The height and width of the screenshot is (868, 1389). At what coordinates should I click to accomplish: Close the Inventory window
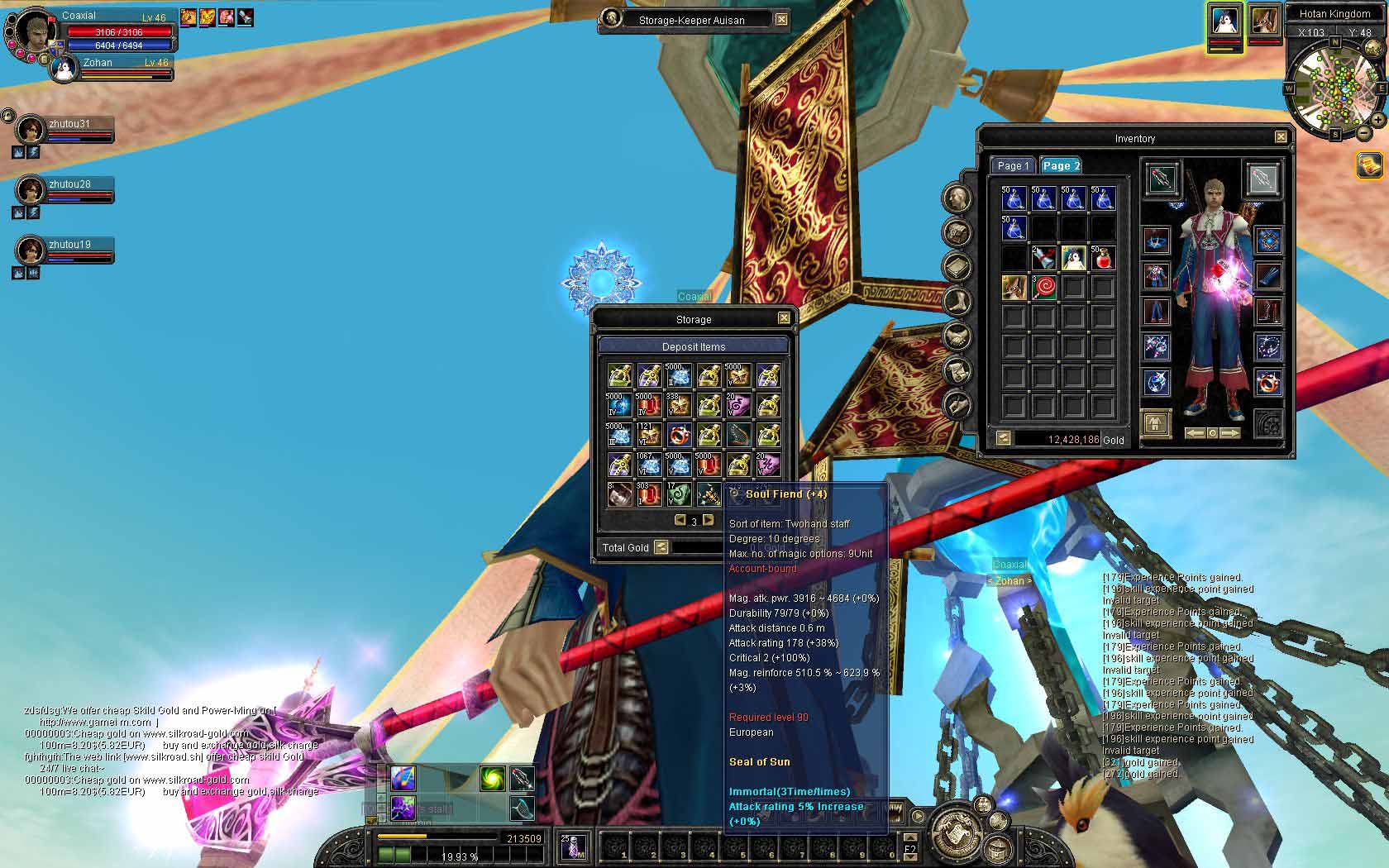click(1281, 137)
